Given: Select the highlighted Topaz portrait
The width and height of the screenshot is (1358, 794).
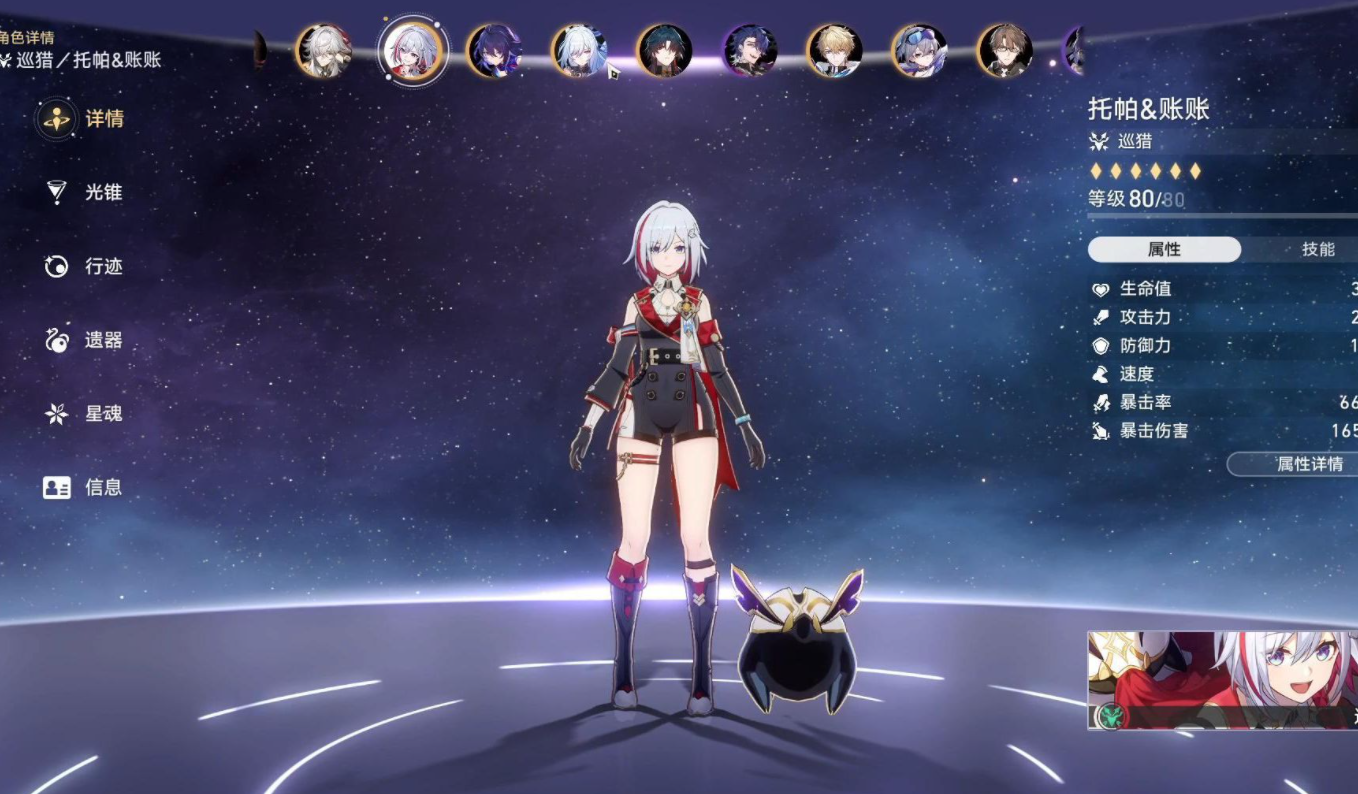Looking at the screenshot, I should pyautogui.click(x=412, y=51).
